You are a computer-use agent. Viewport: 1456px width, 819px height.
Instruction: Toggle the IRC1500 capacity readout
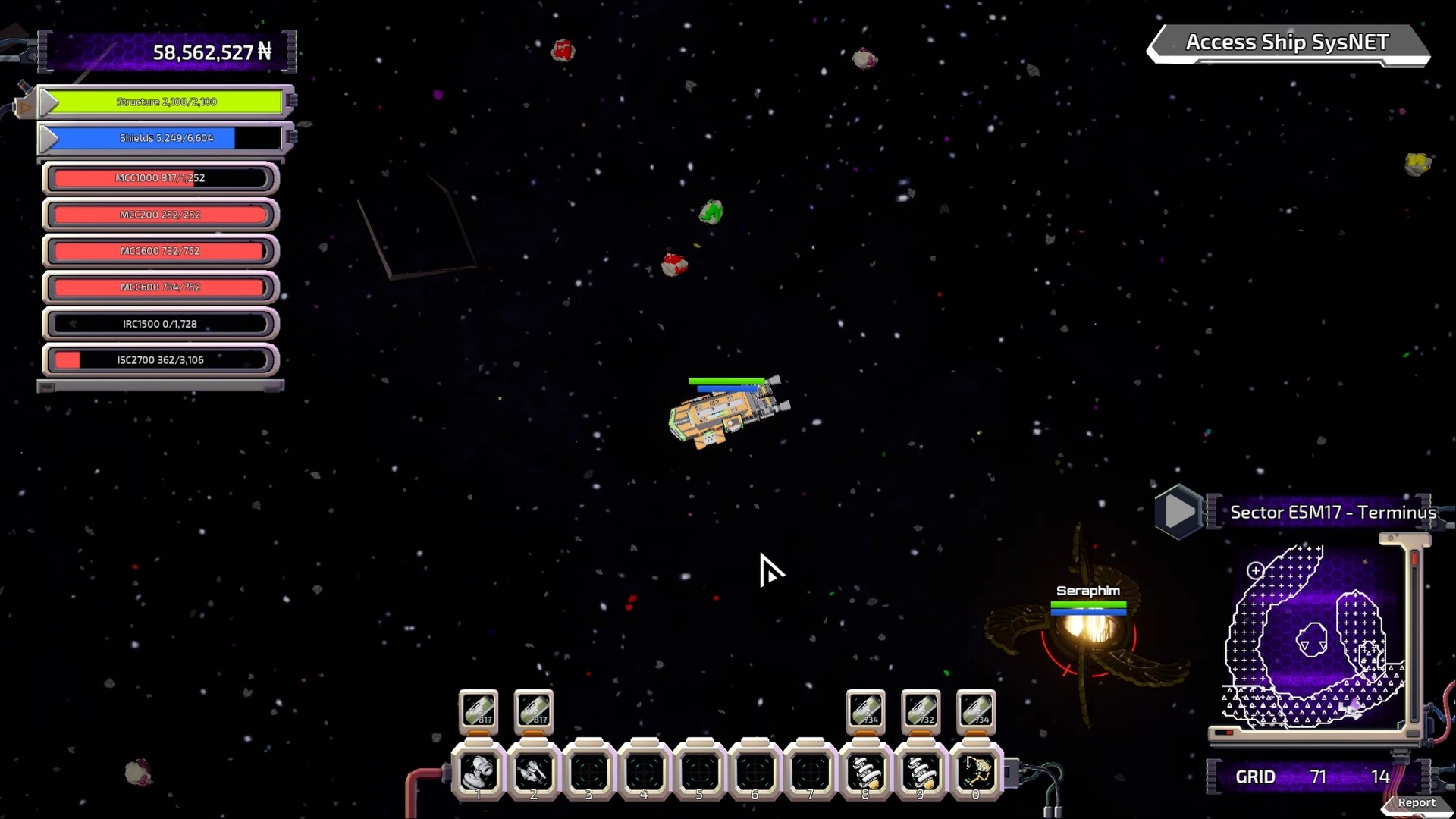[160, 323]
